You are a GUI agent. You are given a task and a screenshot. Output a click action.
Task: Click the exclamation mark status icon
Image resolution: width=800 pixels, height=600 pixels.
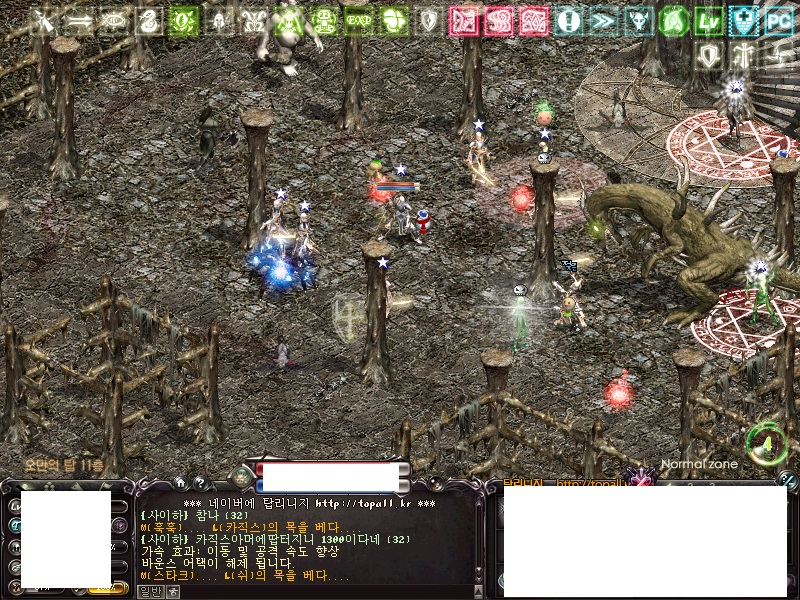click(569, 19)
